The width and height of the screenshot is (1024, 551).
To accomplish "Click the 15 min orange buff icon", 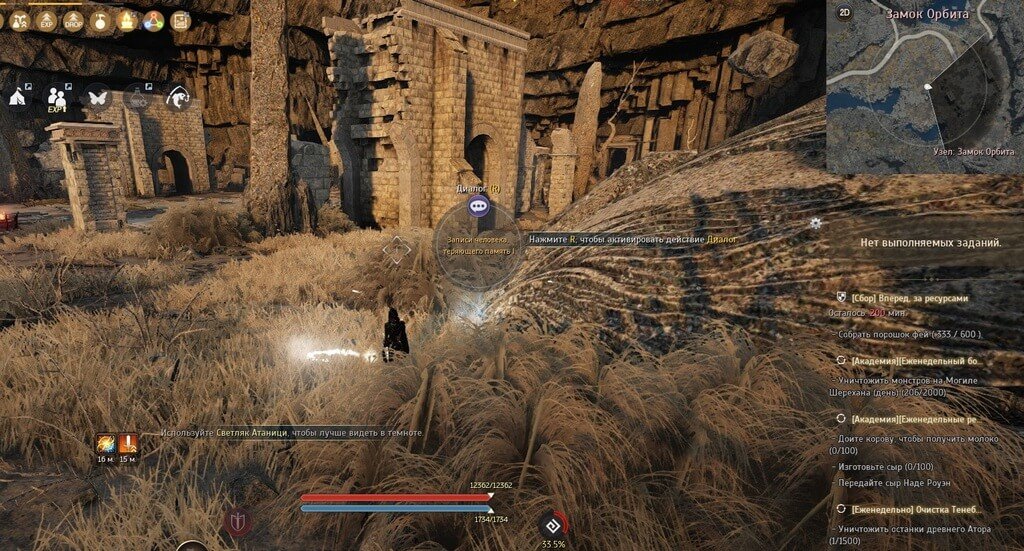I will (128, 444).
